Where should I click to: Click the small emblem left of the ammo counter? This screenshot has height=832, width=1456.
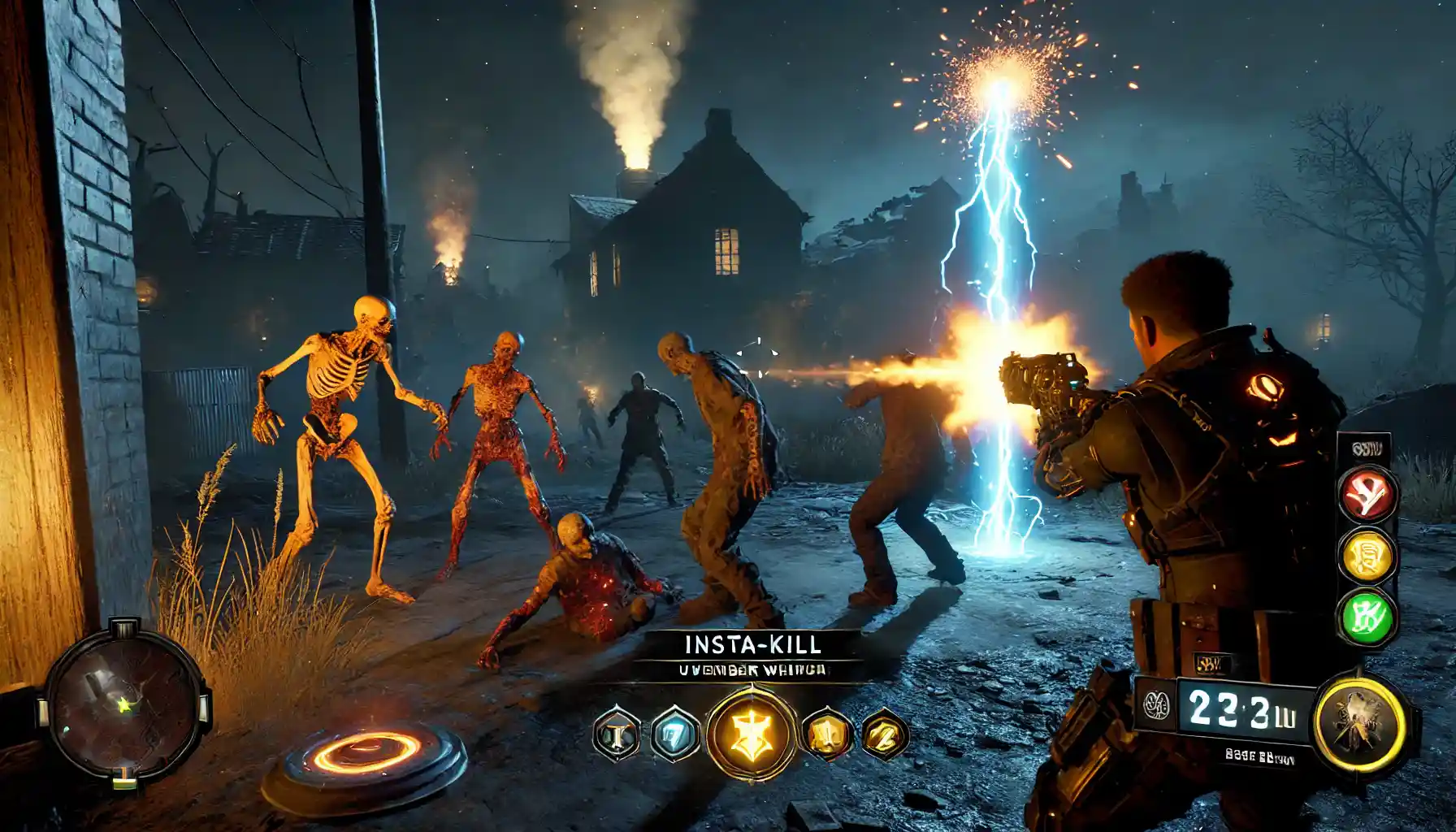click(1155, 705)
